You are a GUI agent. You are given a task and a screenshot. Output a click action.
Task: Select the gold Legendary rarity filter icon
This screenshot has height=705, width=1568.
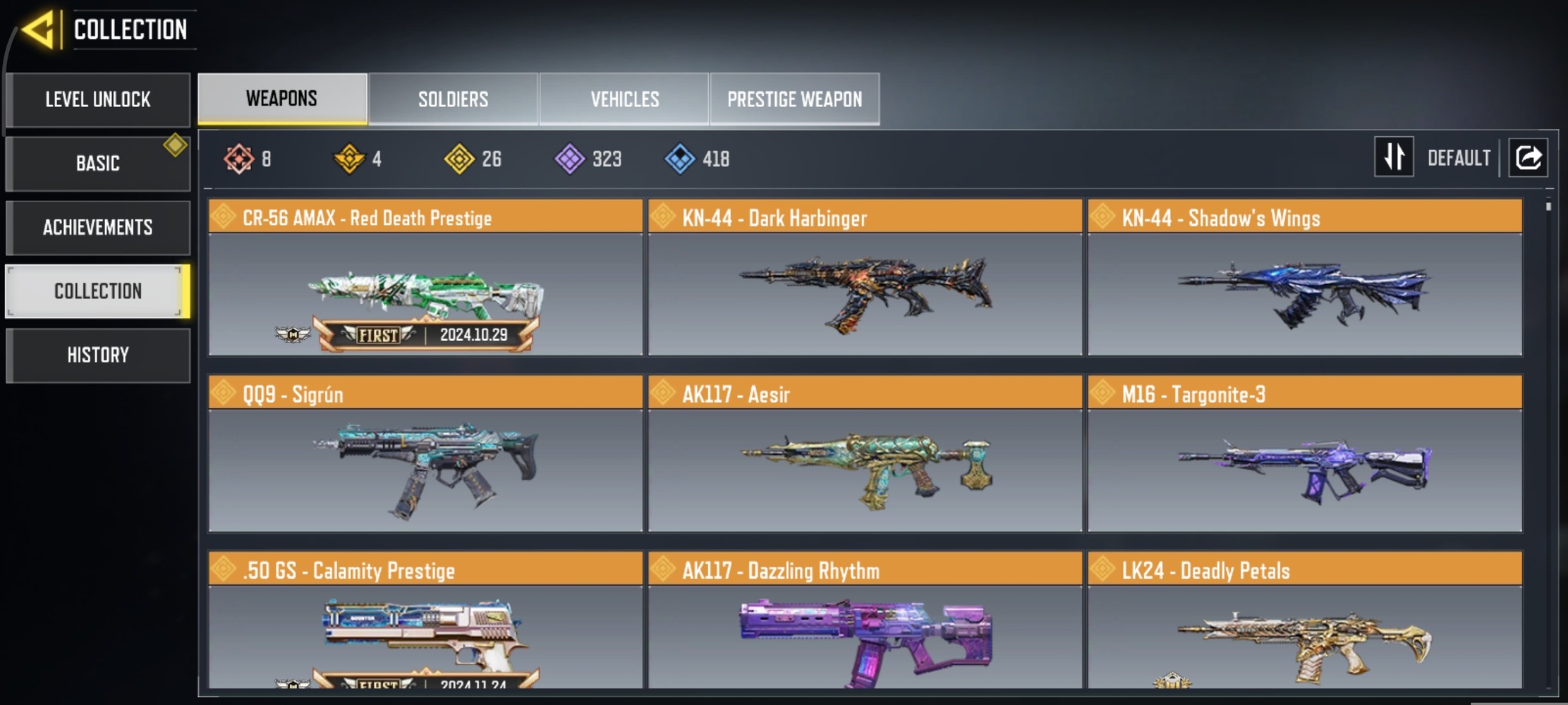pyautogui.click(x=351, y=159)
